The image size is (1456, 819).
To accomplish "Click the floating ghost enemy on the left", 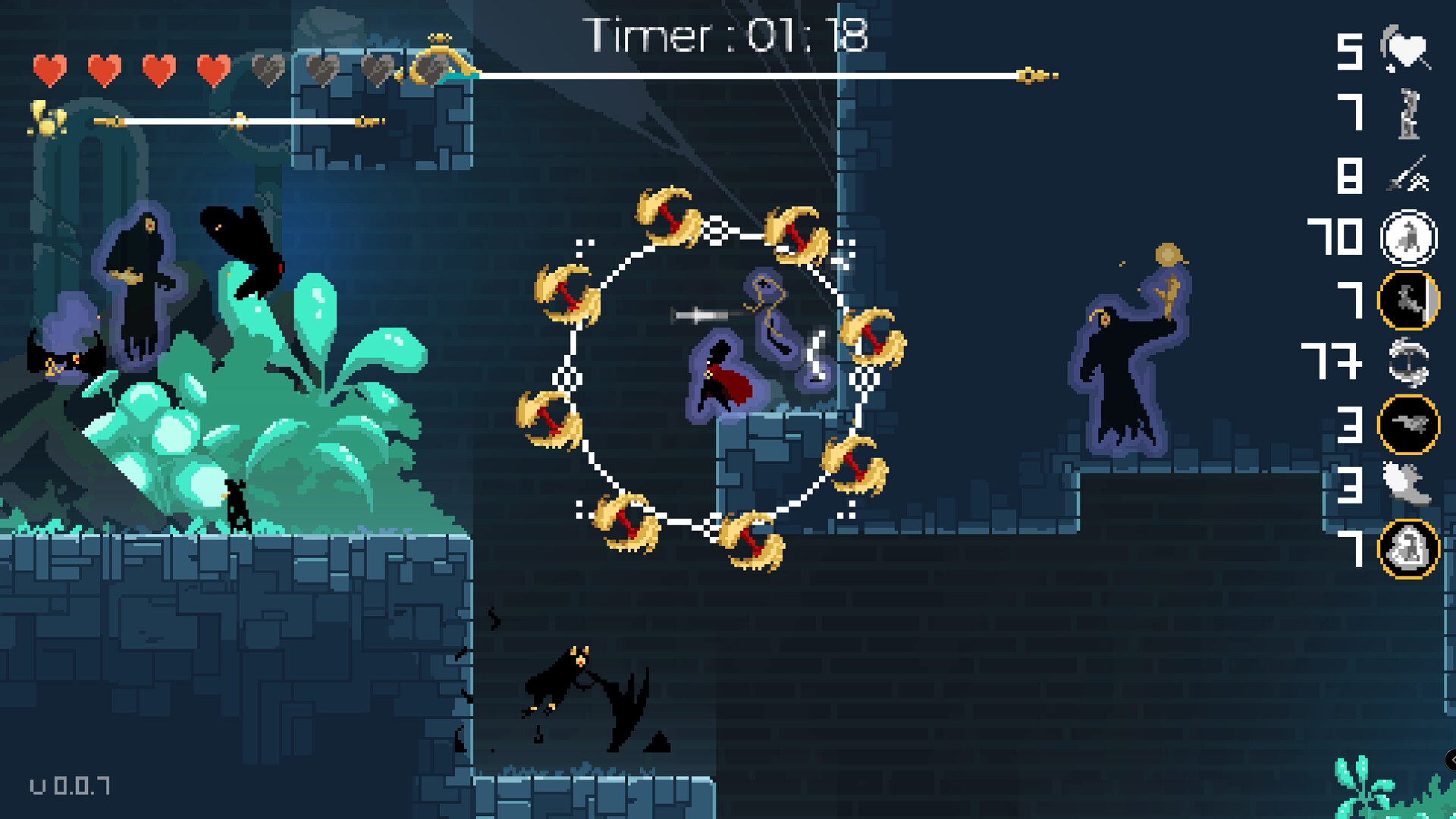I will (x=139, y=281).
